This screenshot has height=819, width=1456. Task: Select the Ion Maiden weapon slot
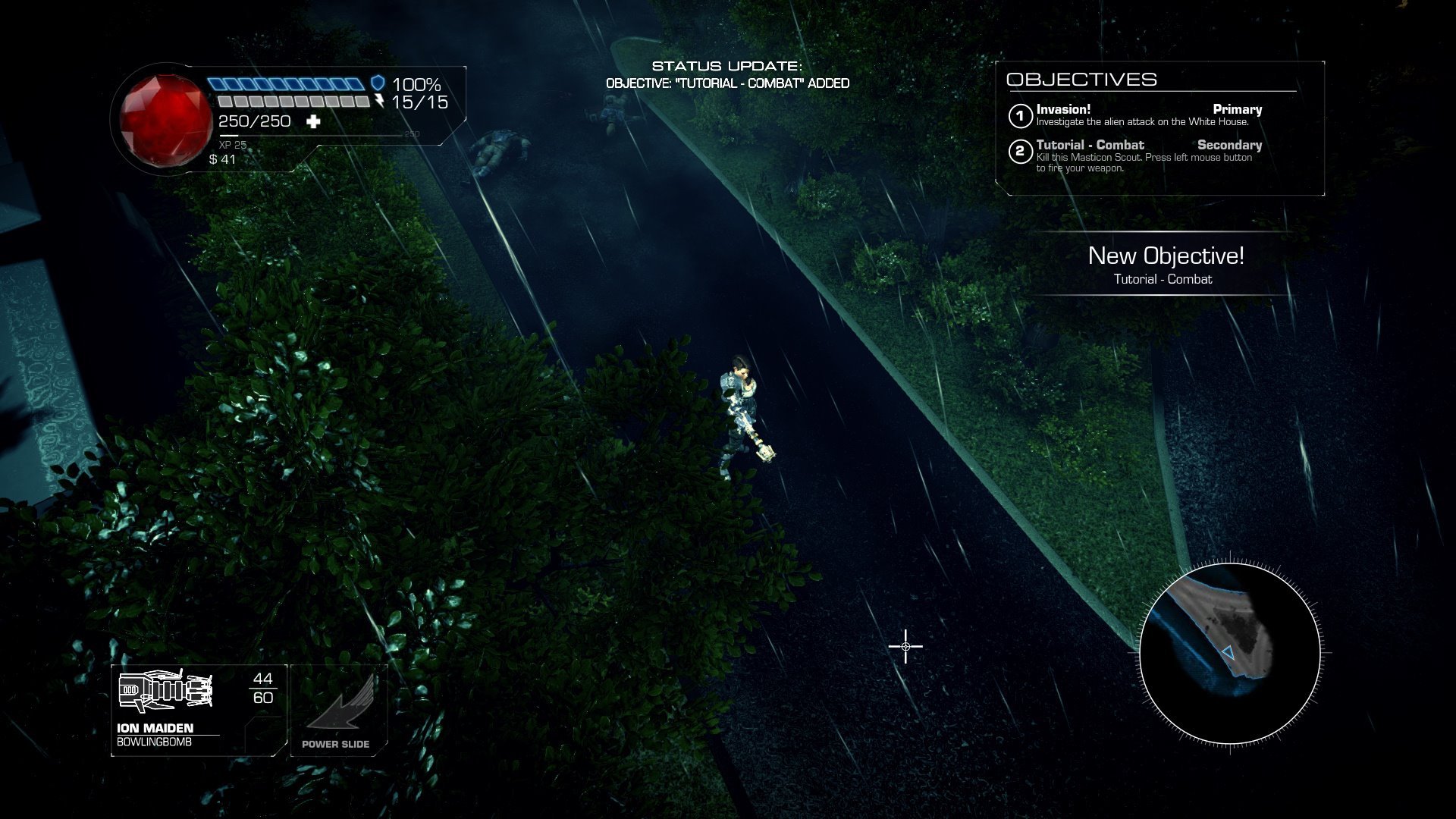(199, 709)
